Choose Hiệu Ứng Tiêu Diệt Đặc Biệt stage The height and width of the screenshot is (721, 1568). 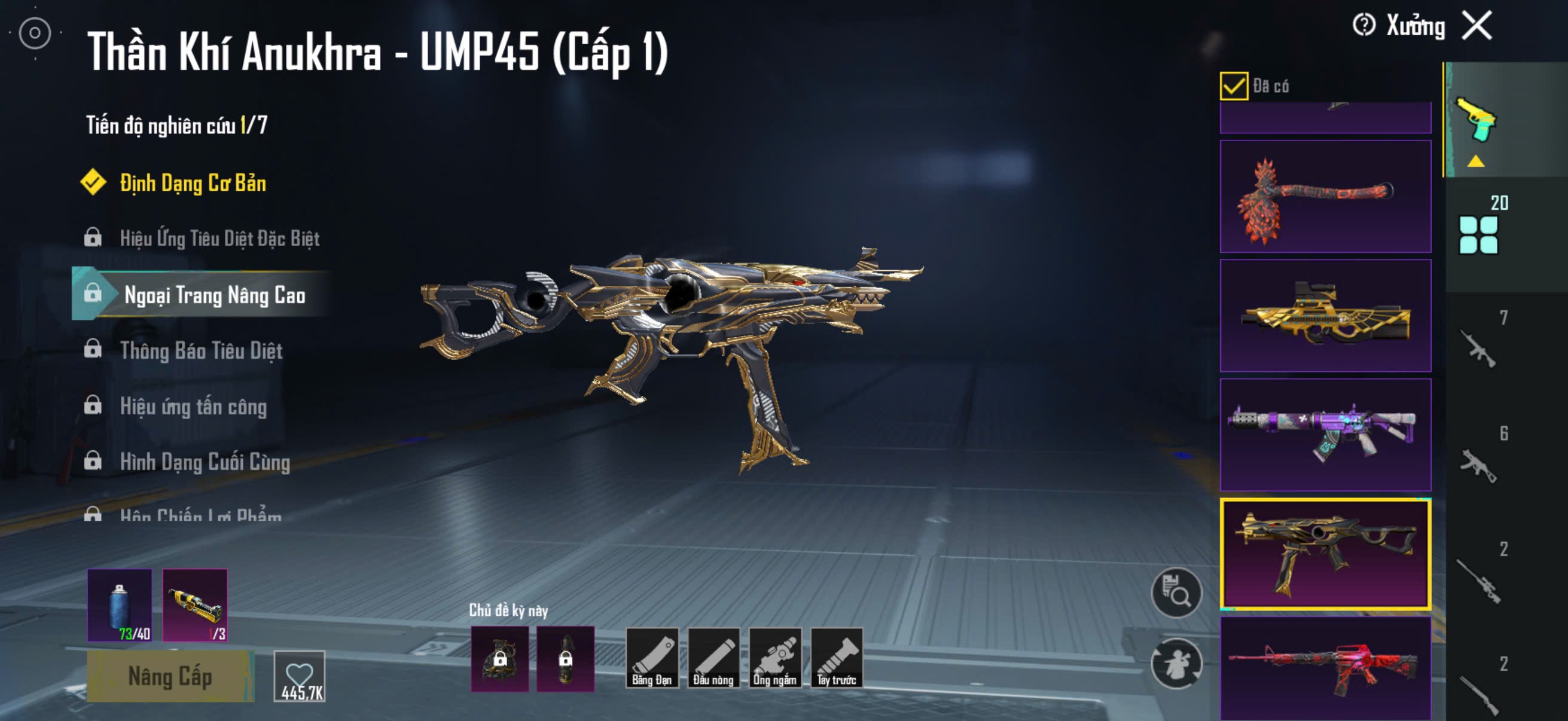click(x=219, y=238)
